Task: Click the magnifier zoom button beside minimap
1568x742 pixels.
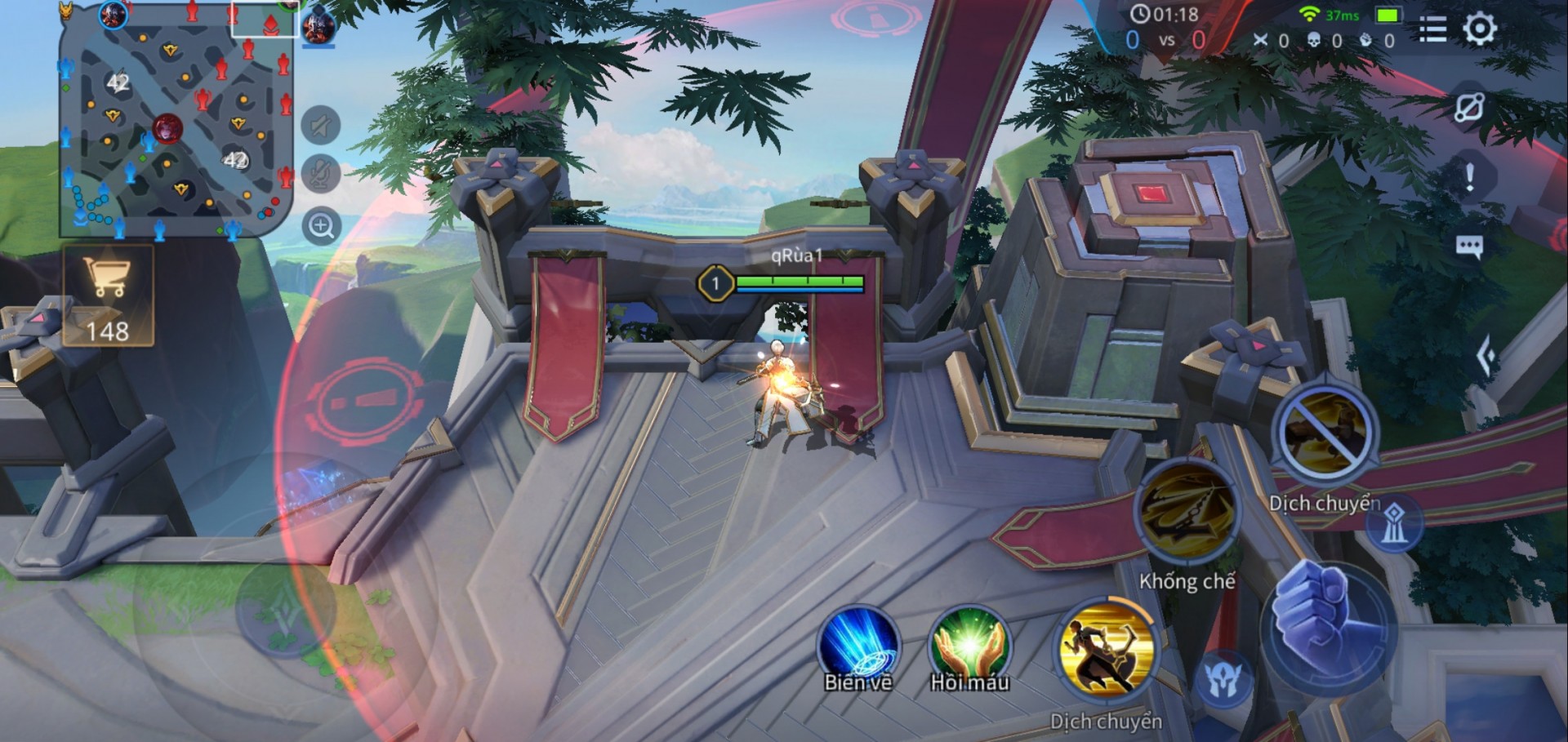Action: [x=321, y=226]
